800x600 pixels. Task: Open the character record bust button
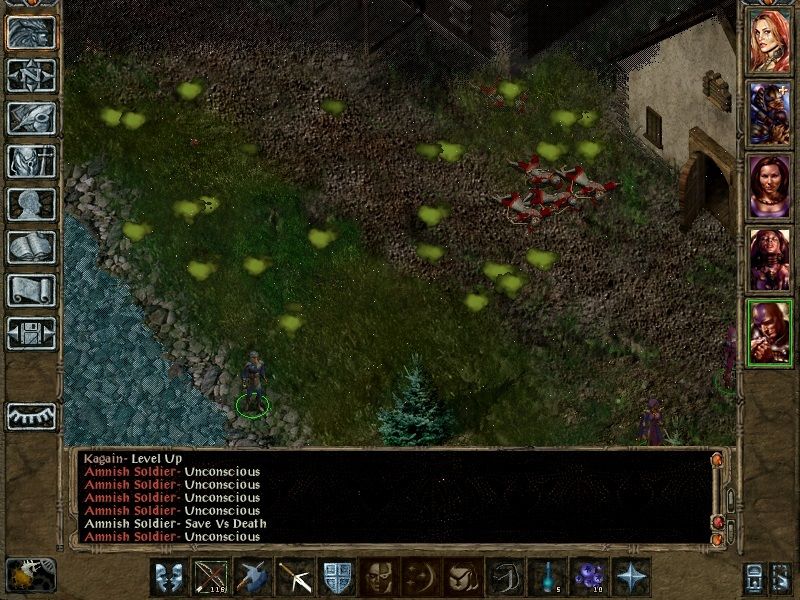31,204
